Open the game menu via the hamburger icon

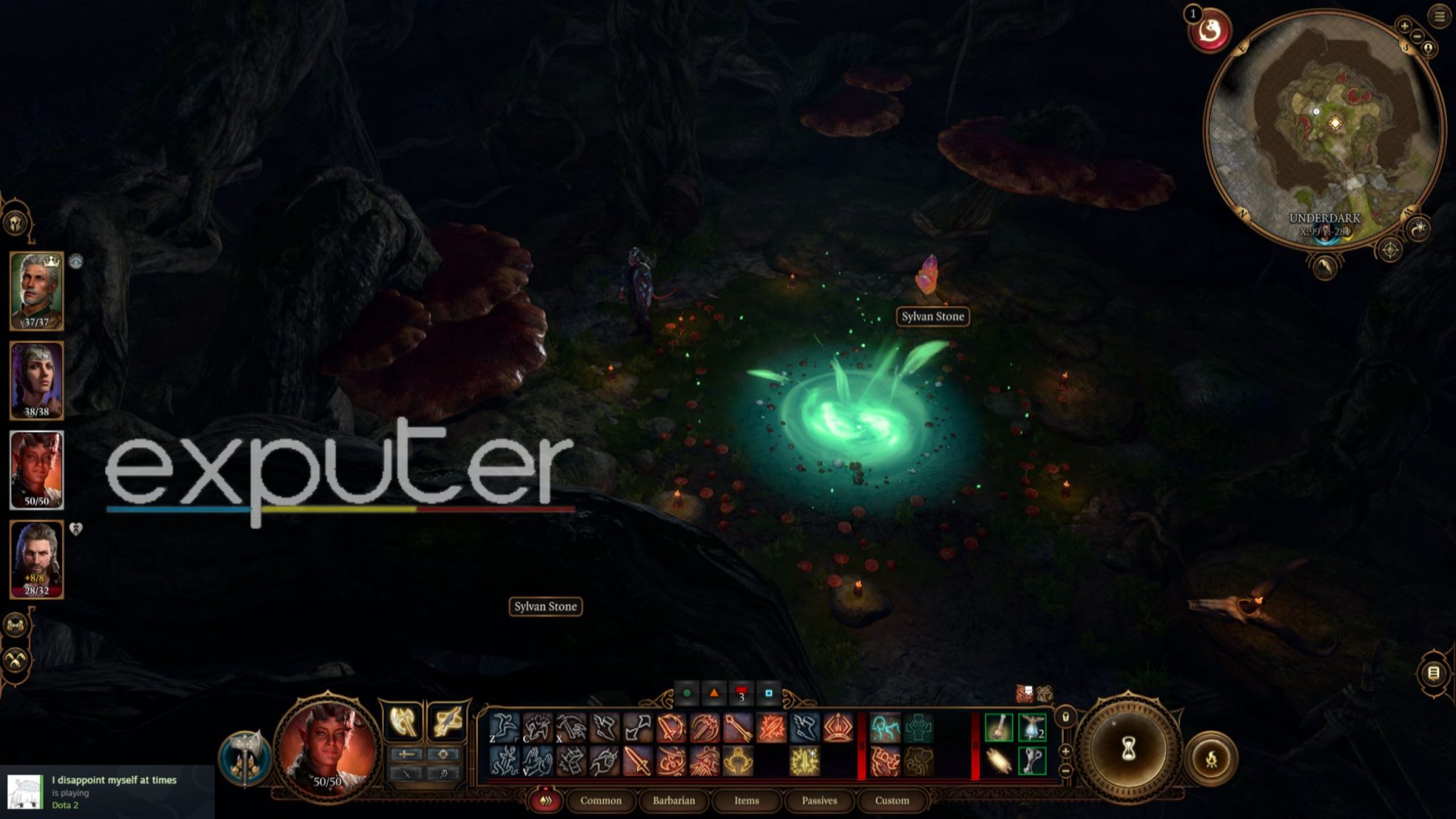(1439, 16)
